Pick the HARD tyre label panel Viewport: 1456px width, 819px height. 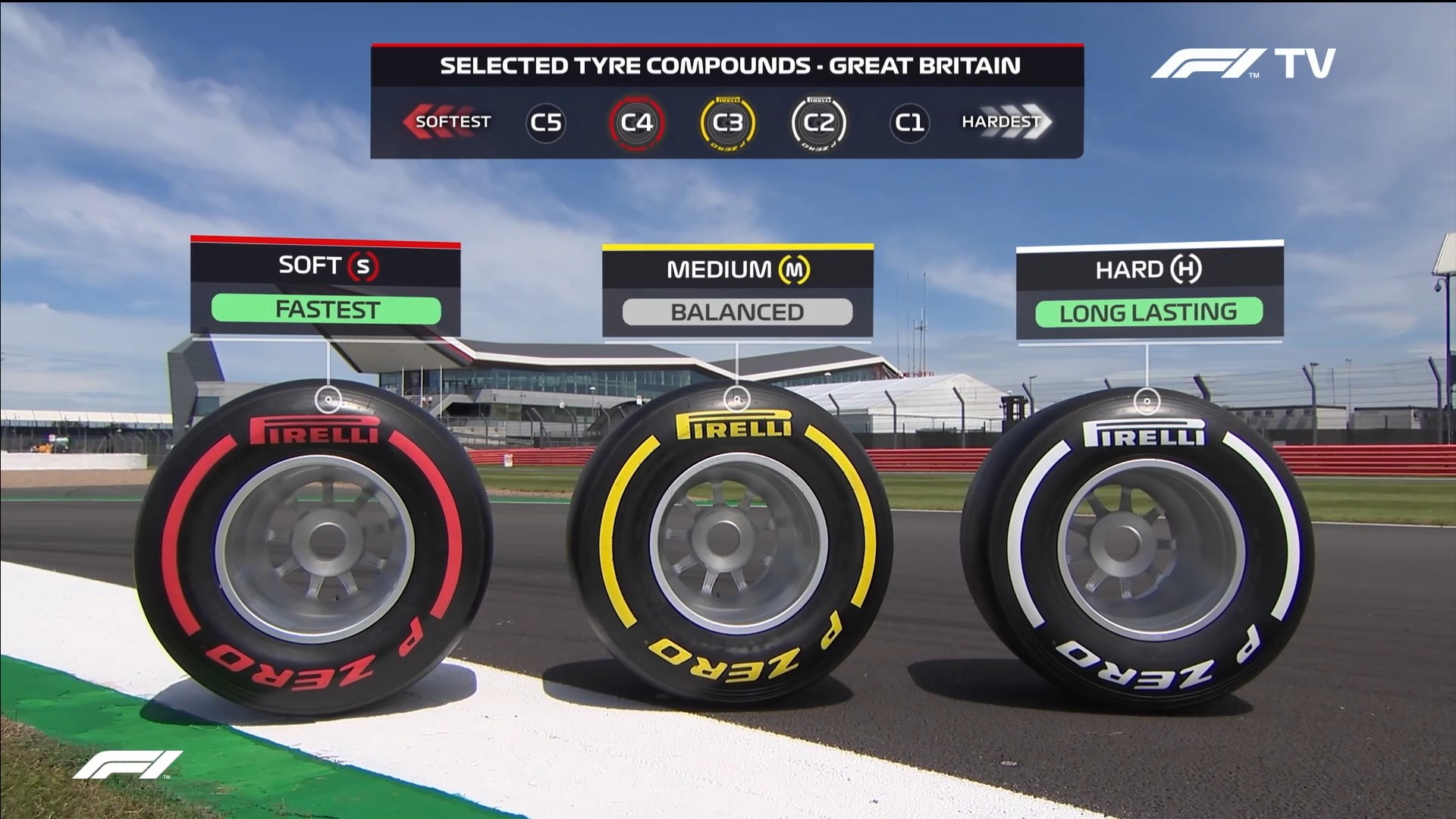tap(1149, 291)
